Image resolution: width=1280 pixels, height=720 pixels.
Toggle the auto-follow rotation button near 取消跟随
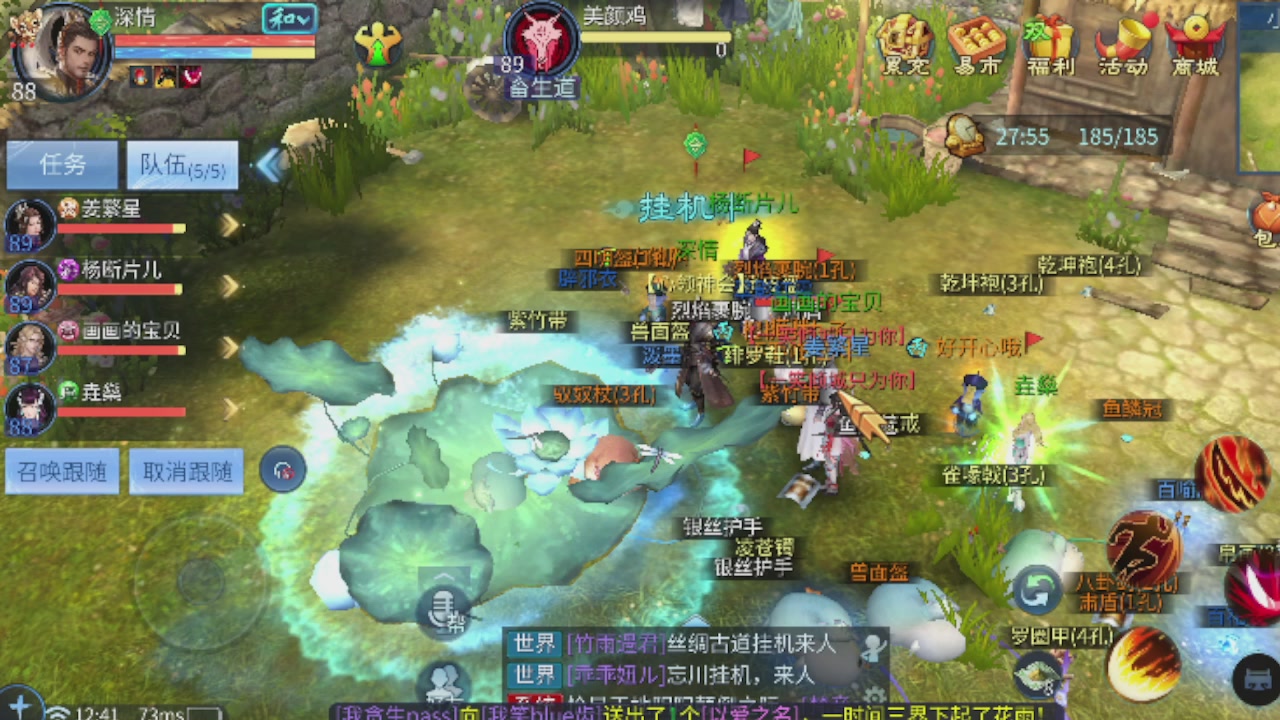tap(282, 471)
